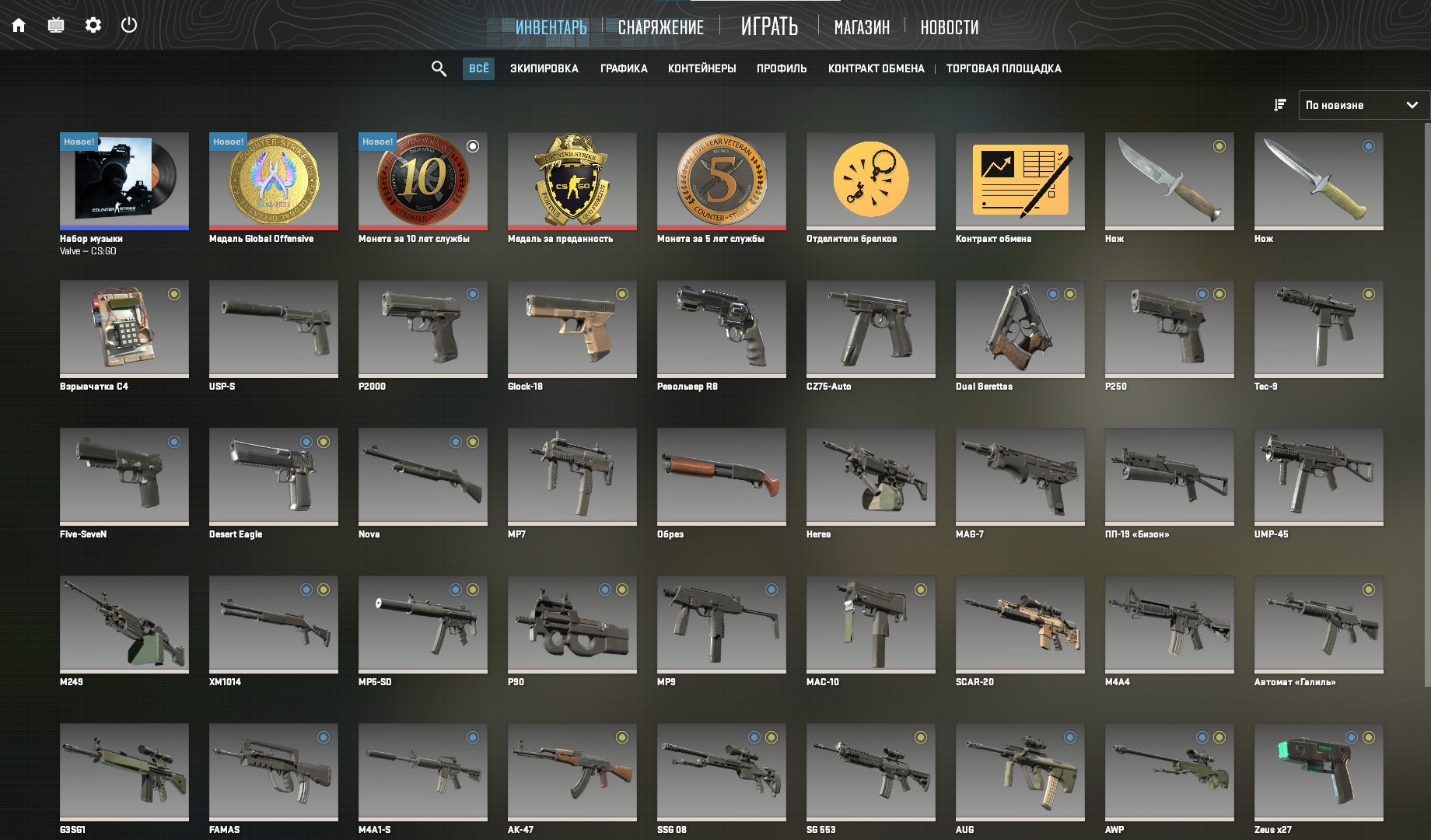
Task: Open the watch matches TV icon
Action: 54,24
